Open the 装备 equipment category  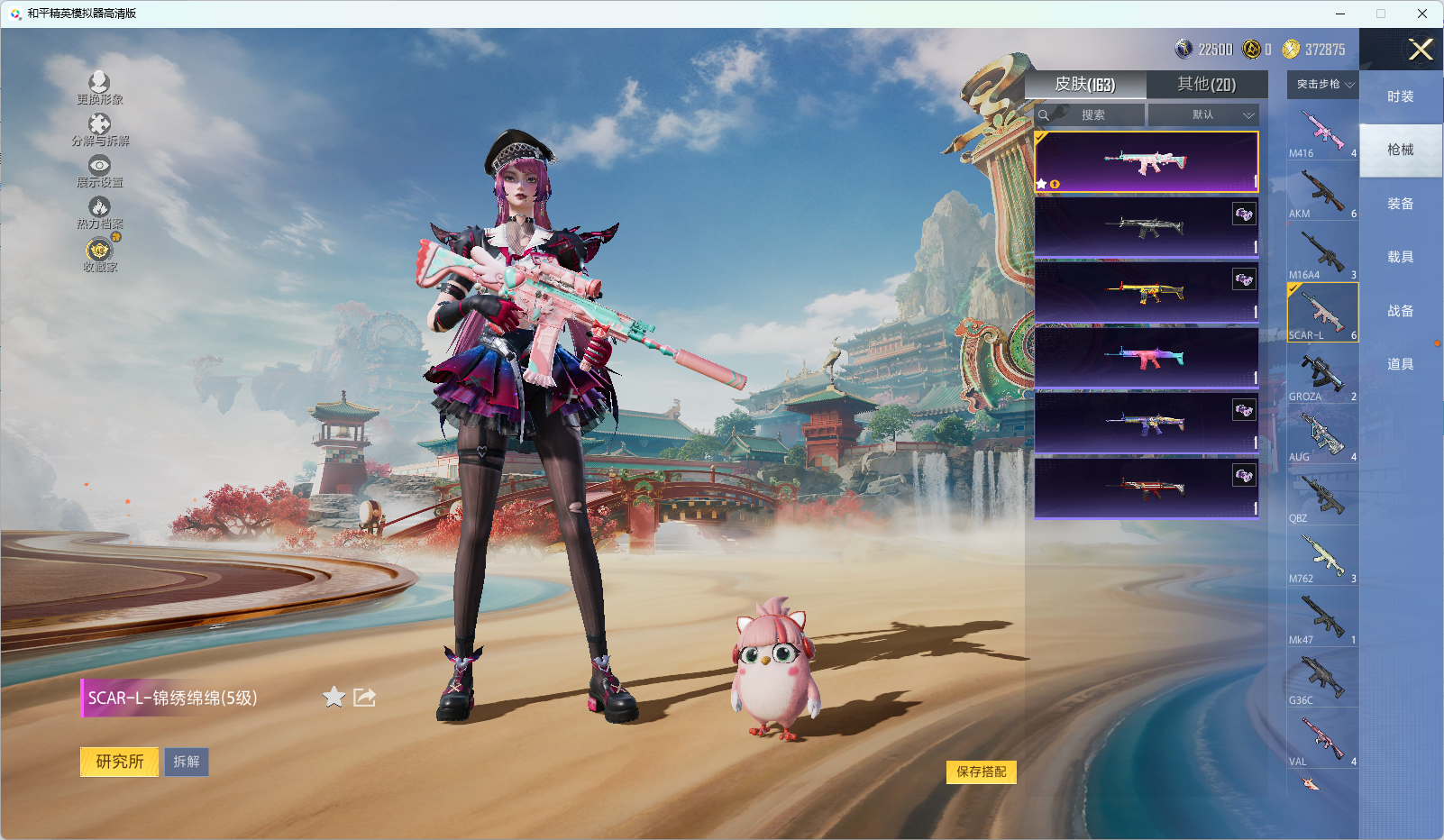coord(1400,204)
